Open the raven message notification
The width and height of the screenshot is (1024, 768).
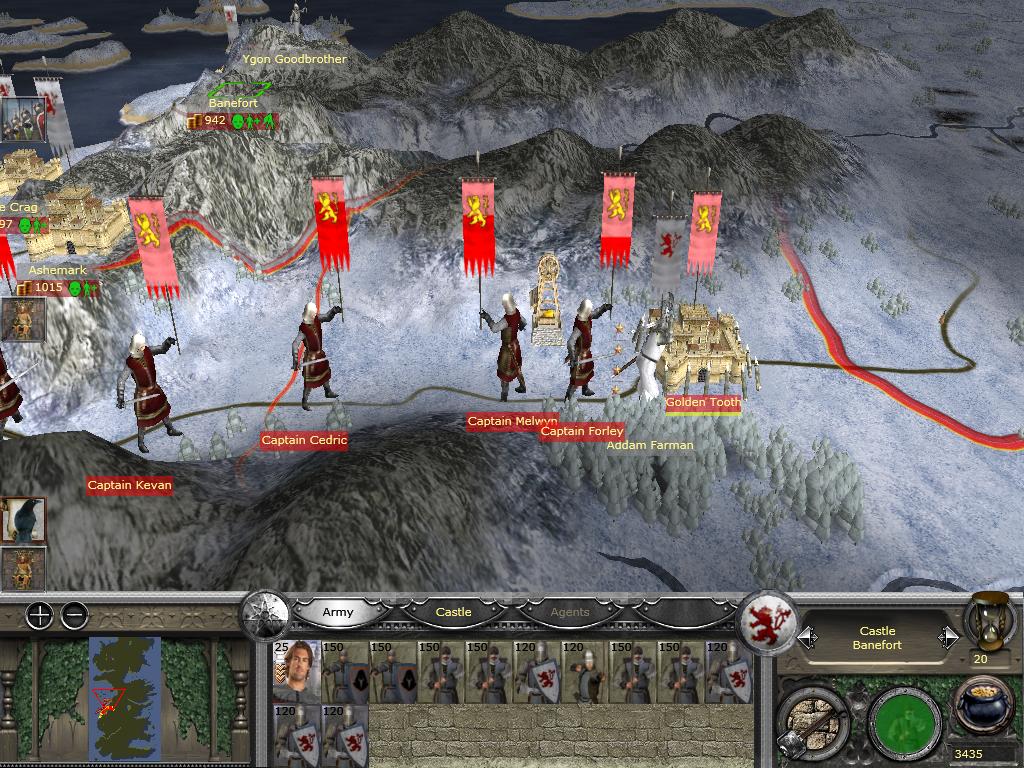tap(22, 520)
